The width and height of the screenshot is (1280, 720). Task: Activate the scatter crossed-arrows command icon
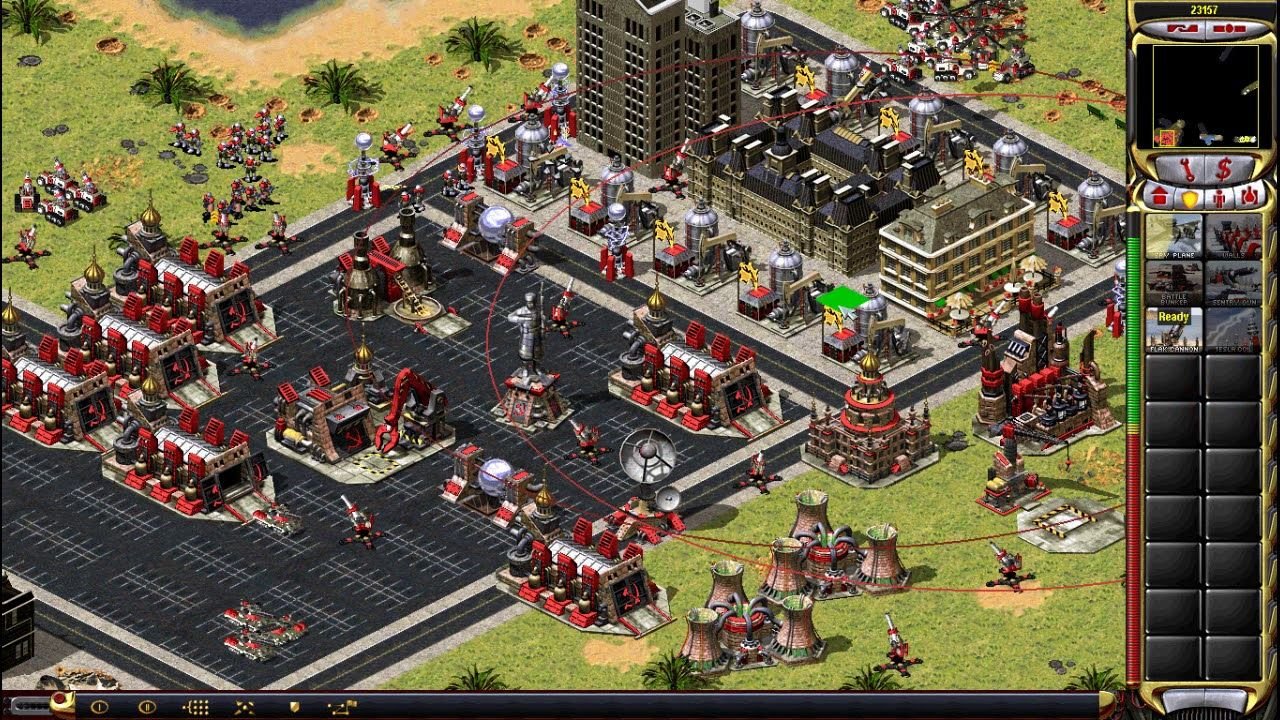point(245,707)
